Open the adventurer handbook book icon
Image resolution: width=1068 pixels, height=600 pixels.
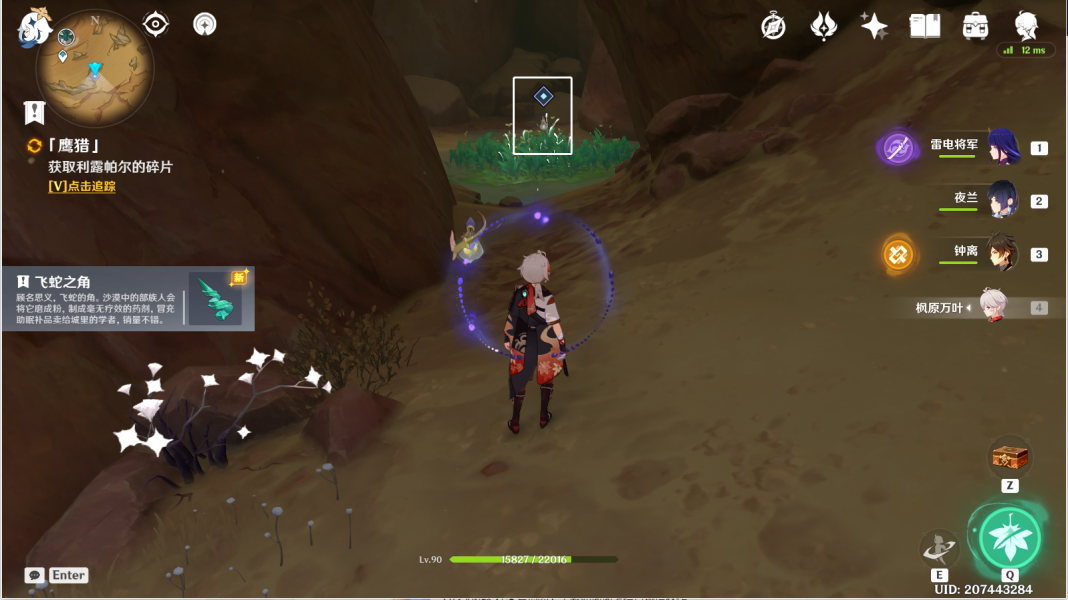(925, 26)
